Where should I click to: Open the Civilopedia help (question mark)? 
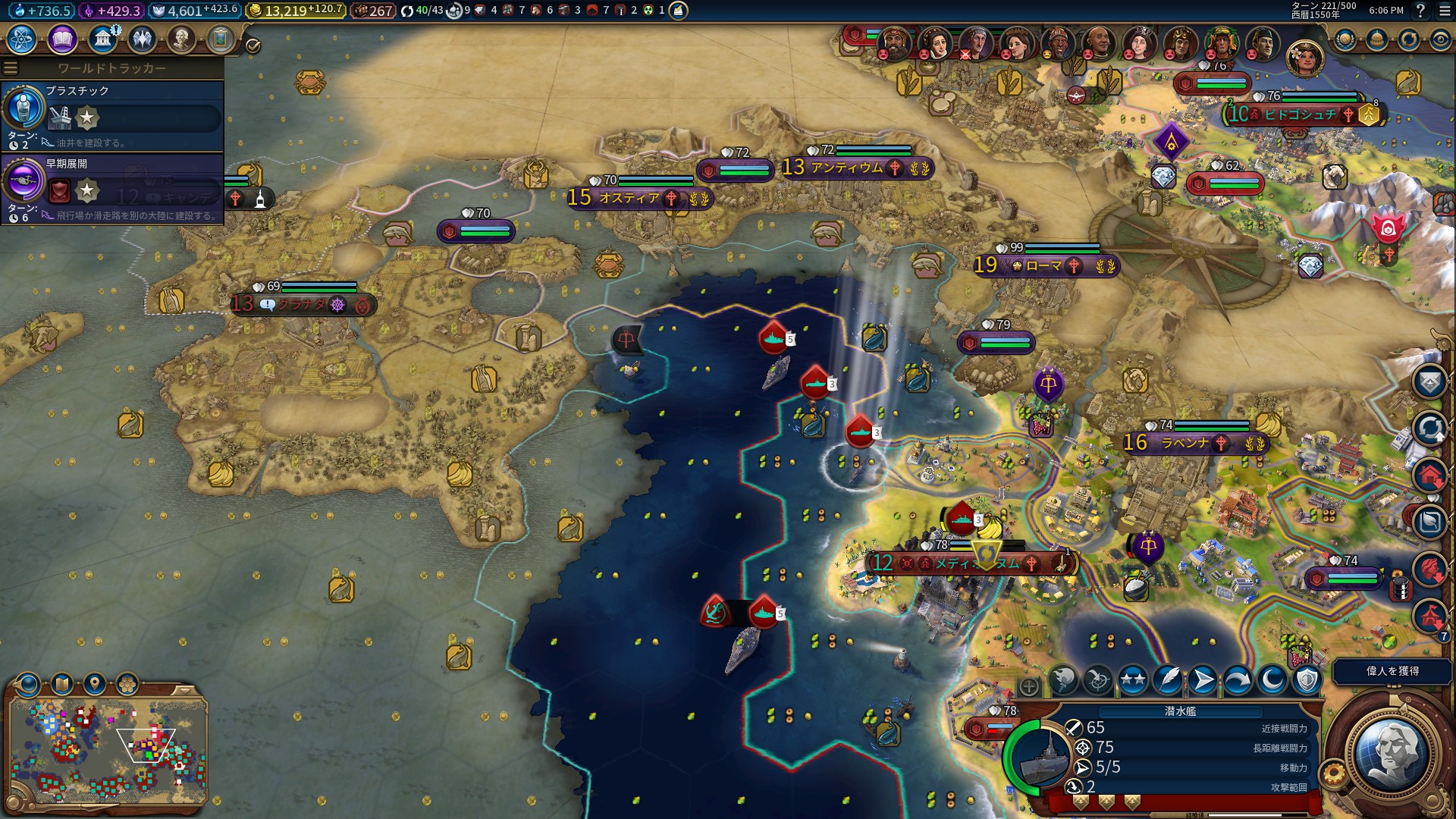(1420, 11)
